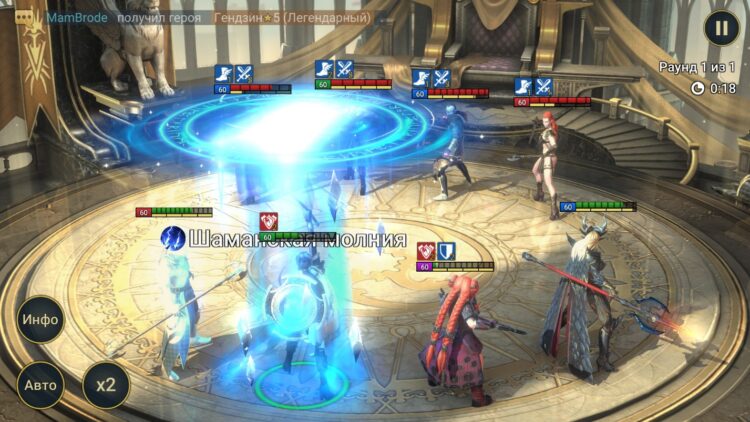Switch the x2 battle speed

[x=105, y=385]
